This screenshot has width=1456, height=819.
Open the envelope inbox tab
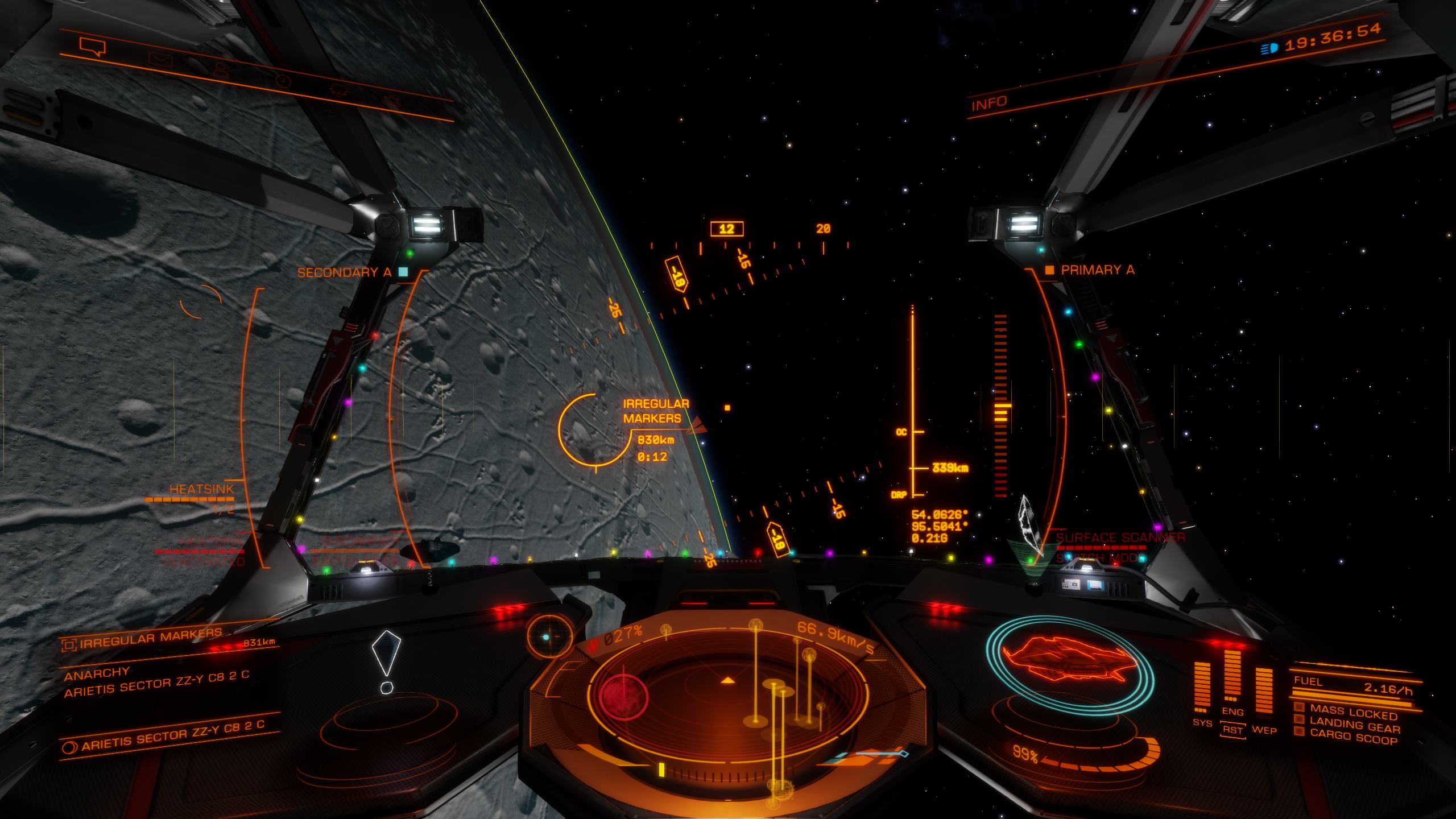pos(160,60)
